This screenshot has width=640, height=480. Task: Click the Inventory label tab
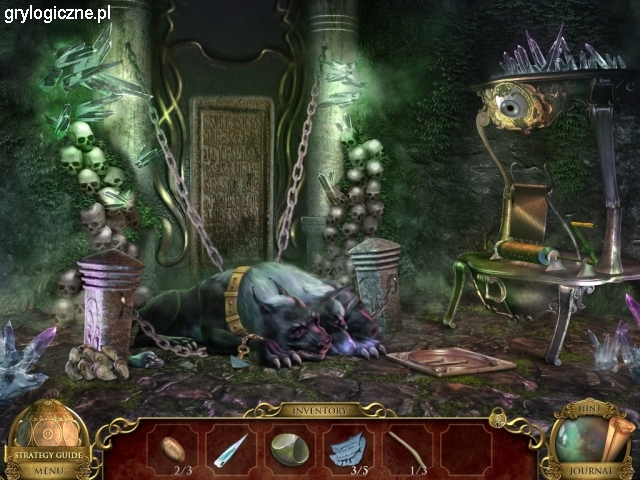coord(319,410)
